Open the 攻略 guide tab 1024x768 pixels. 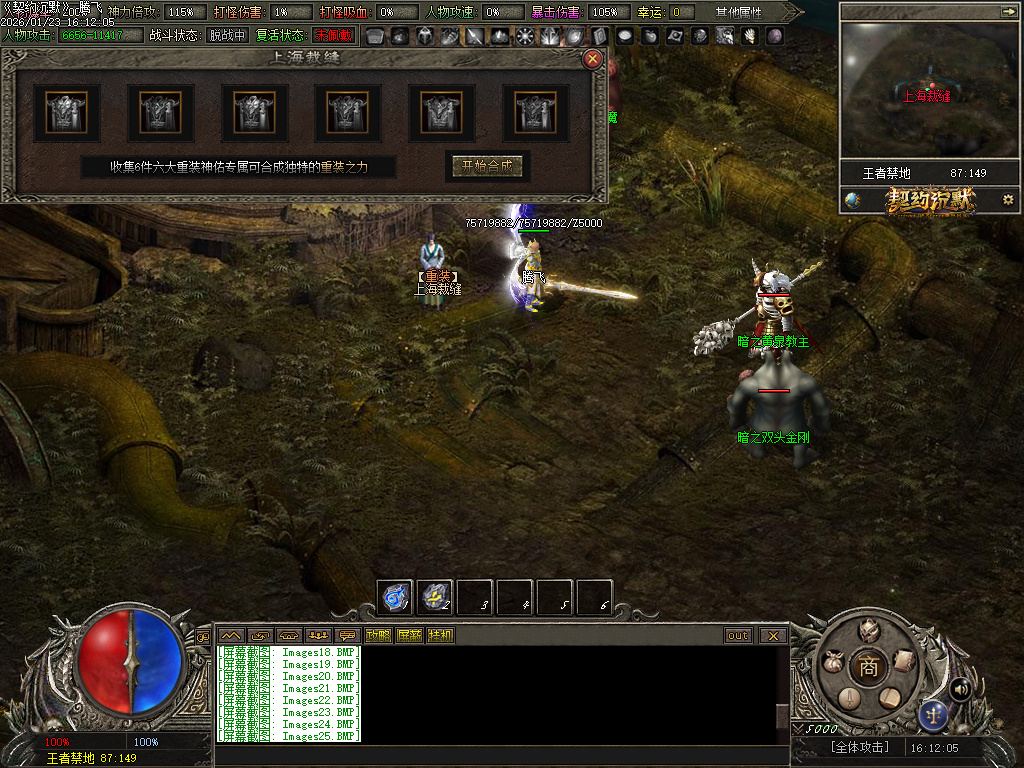pyautogui.click(x=378, y=635)
